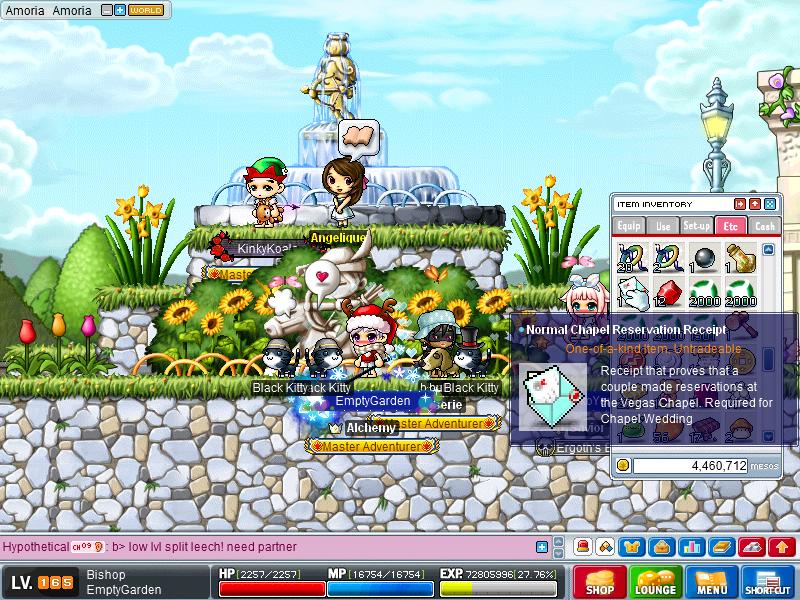Switch to the Equip inventory tab
Screen dimensions: 800x600
coord(629,226)
